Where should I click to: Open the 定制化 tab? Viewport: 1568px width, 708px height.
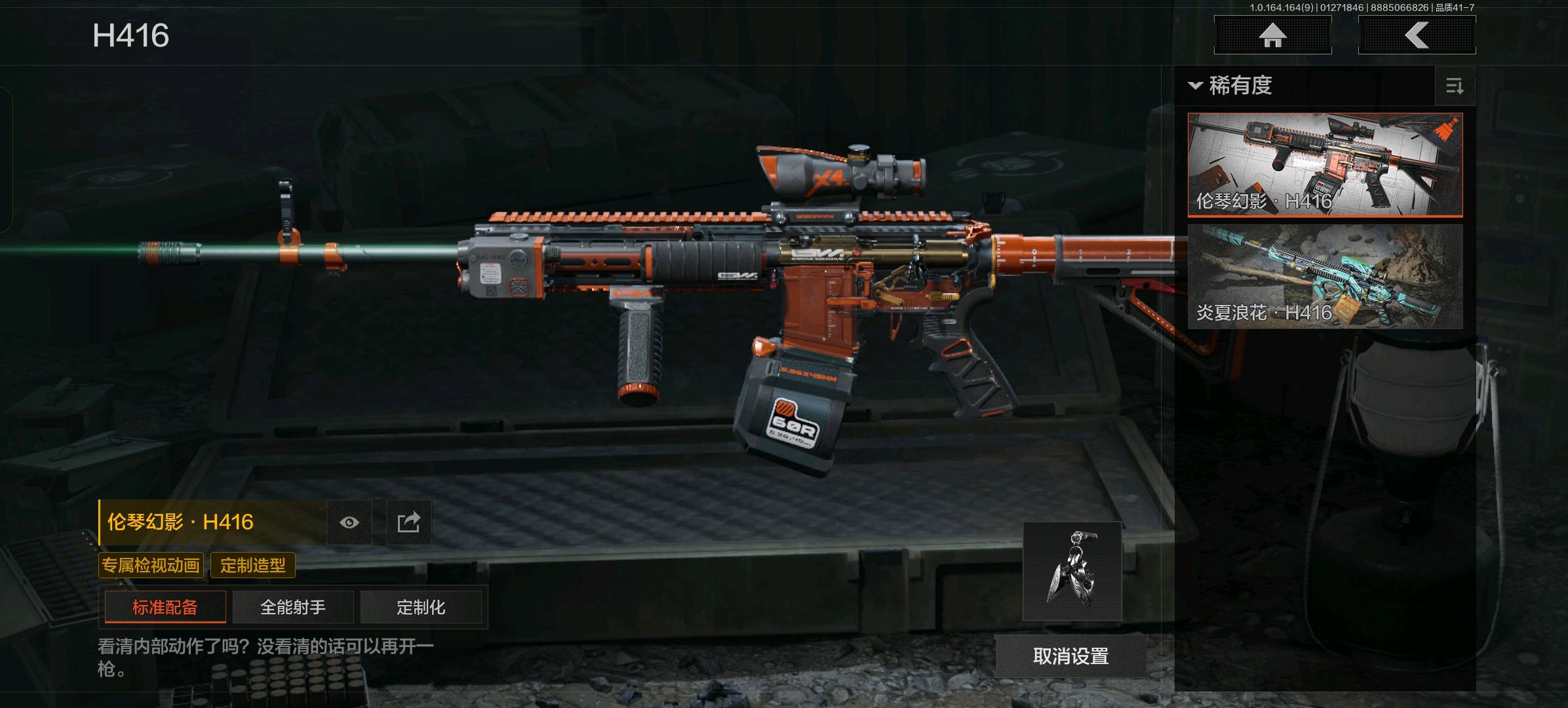(x=421, y=607)
